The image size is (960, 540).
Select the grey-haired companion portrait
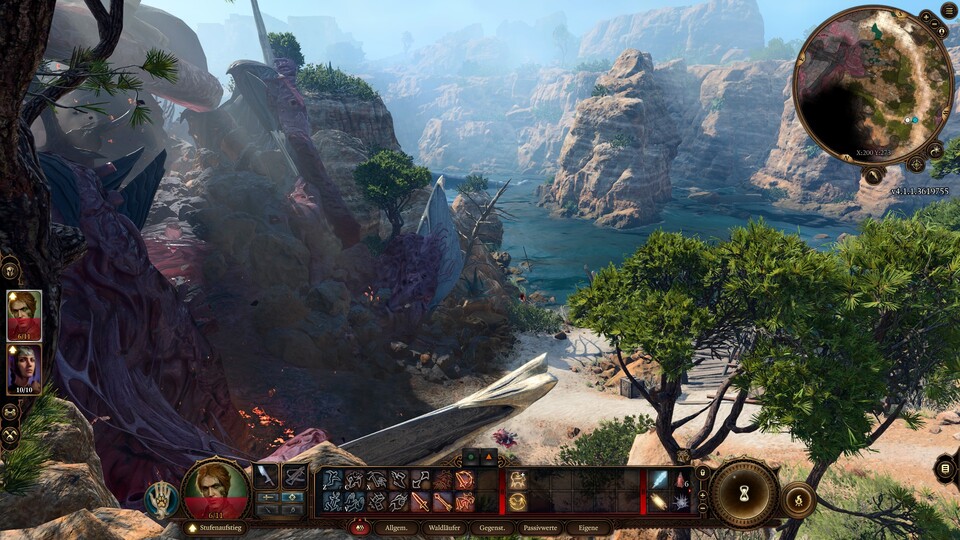click(24, 368)
